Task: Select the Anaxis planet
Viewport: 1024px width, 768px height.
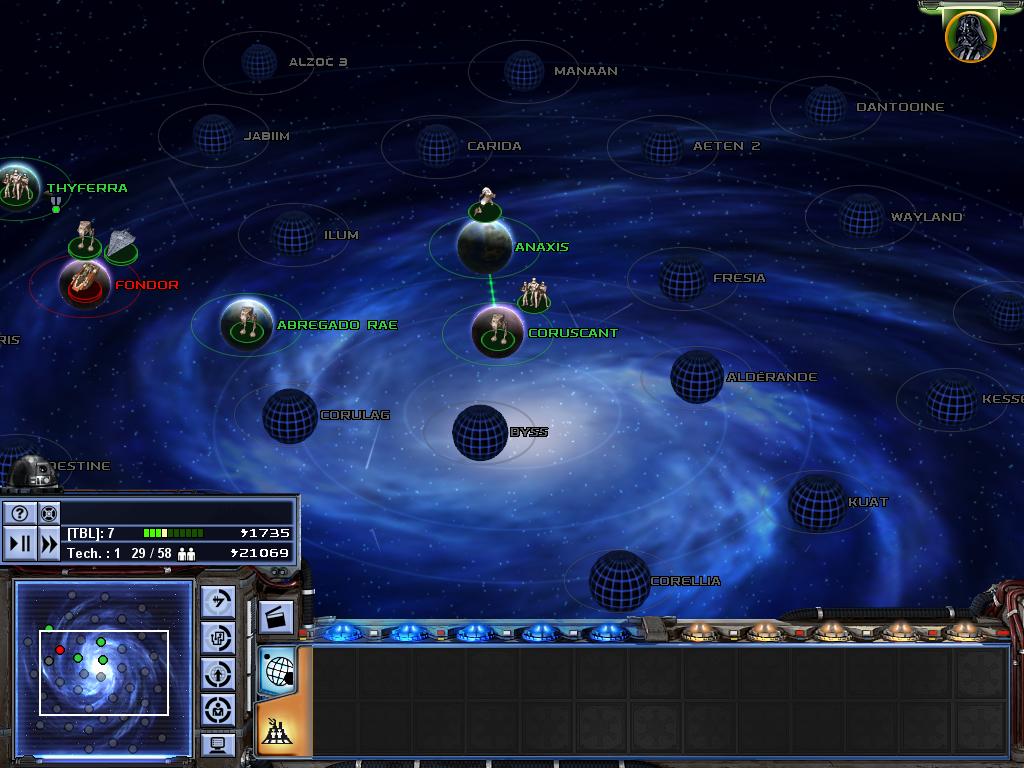Action: [x=485, y=246]
